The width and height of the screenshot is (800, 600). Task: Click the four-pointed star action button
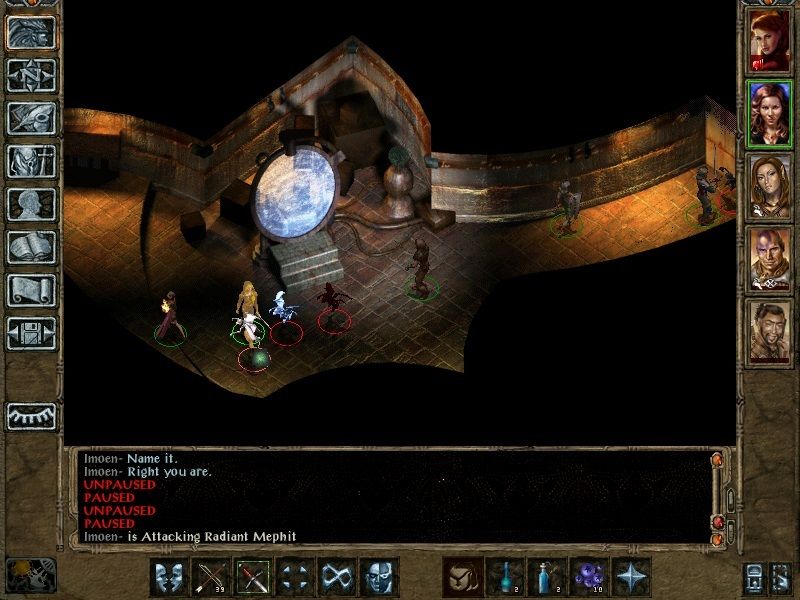tap(630, 577)
